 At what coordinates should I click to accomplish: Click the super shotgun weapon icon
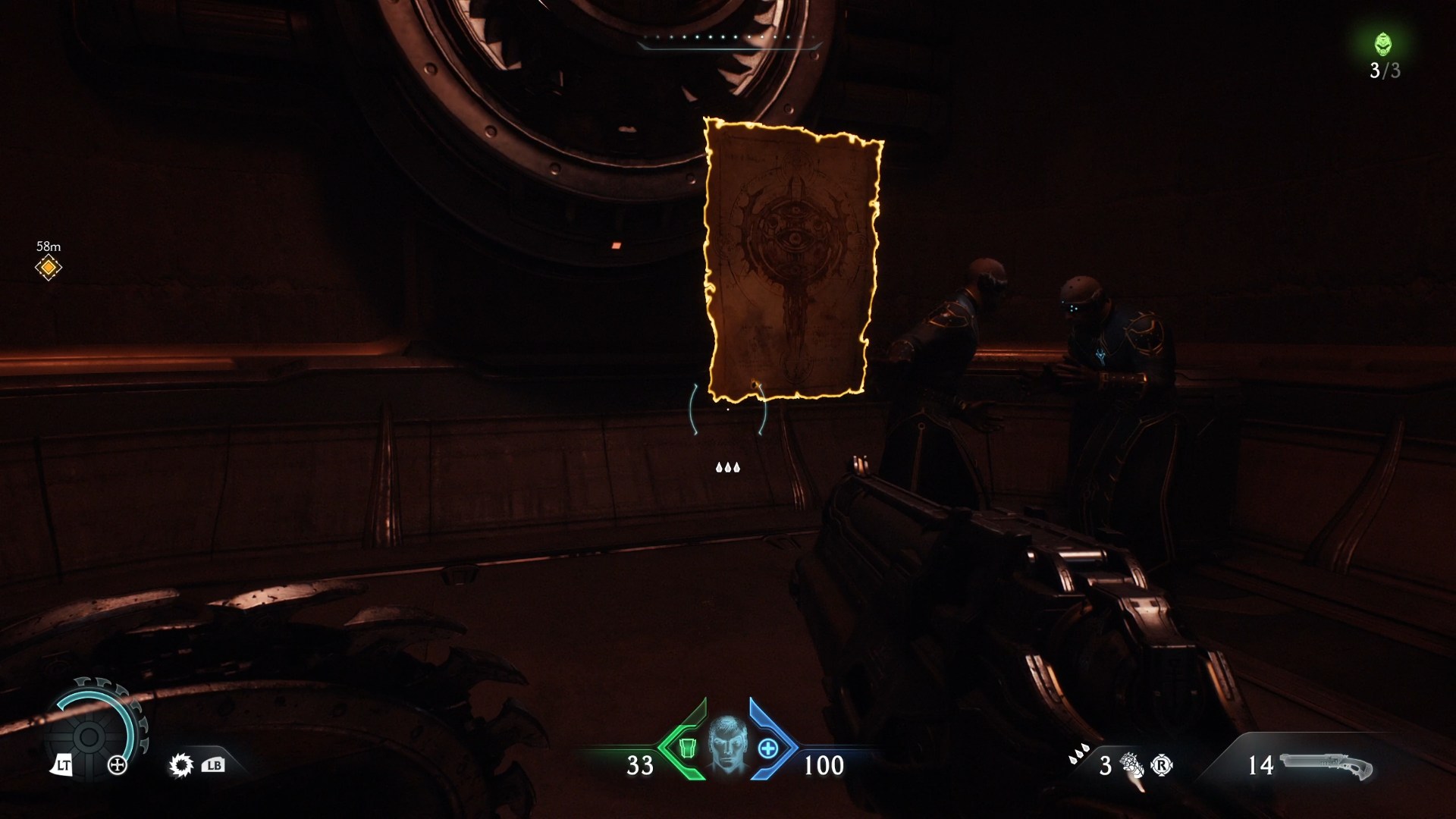click(1329, 766)
